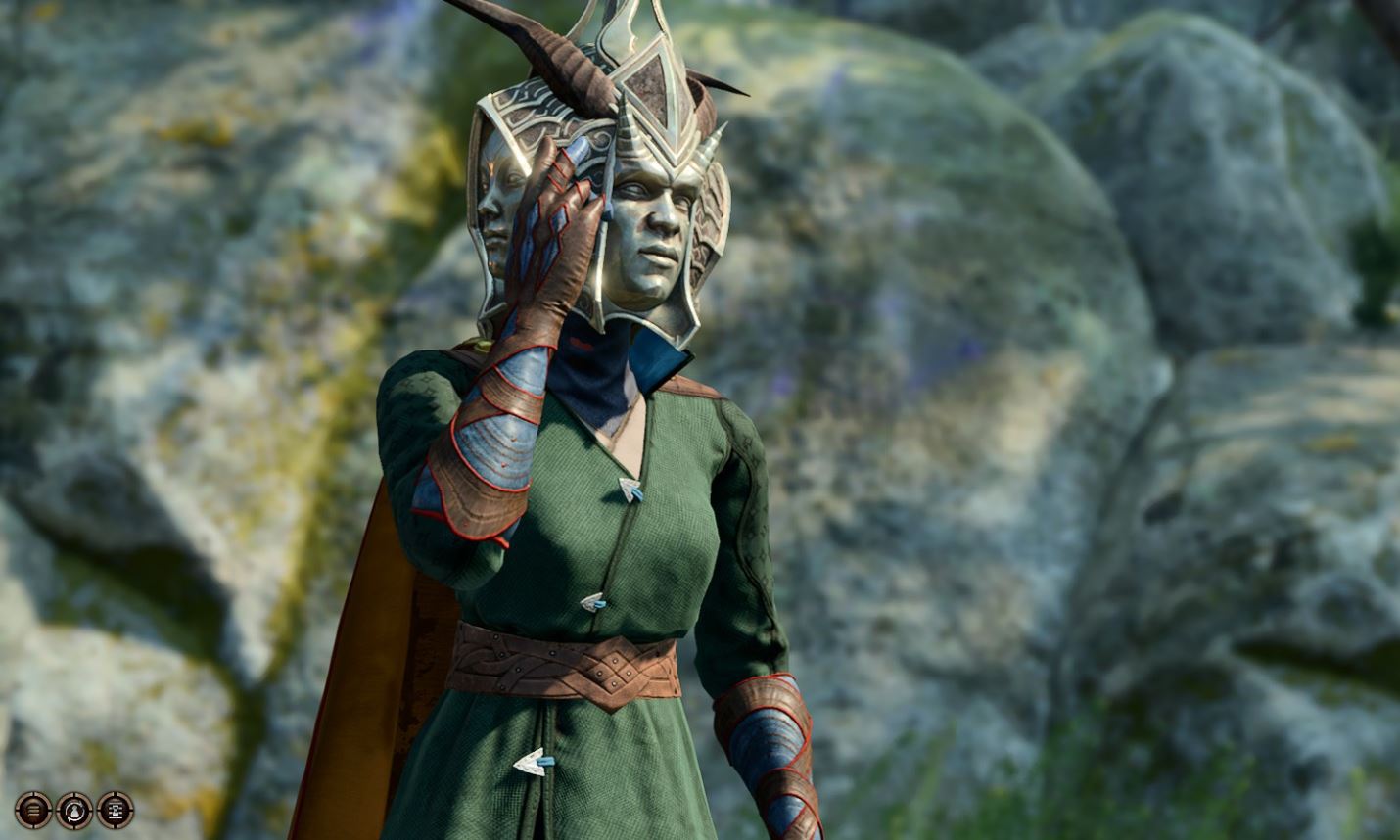Click the rightmost circular dialogue control
Viewport: 1400px width, 840px height.
click(114, 811)
